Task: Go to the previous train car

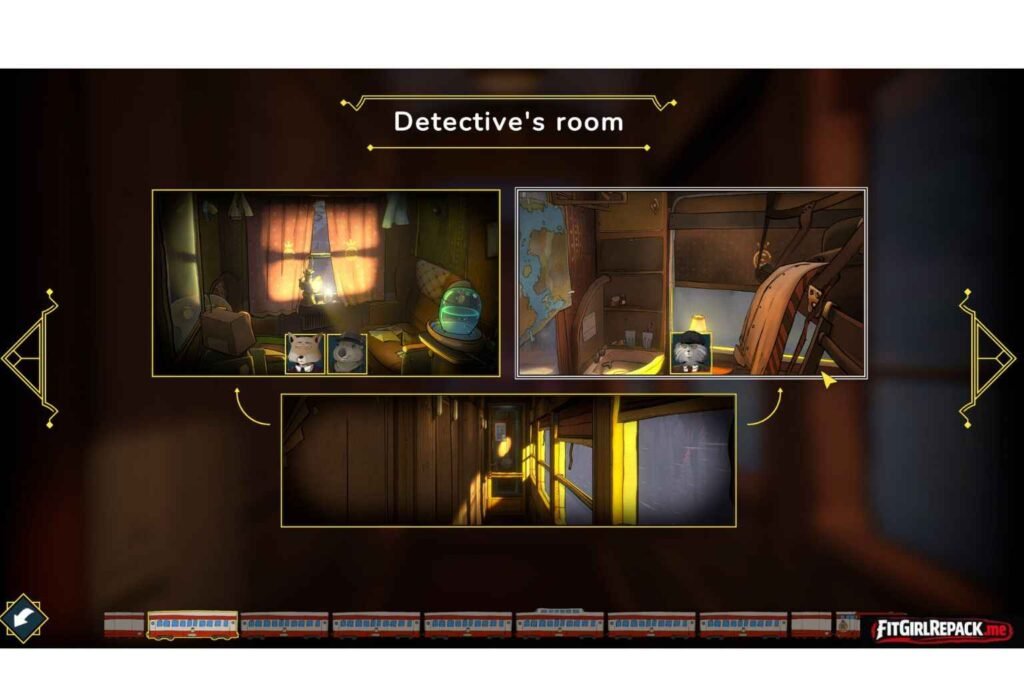Action: [x=30, y=356]
